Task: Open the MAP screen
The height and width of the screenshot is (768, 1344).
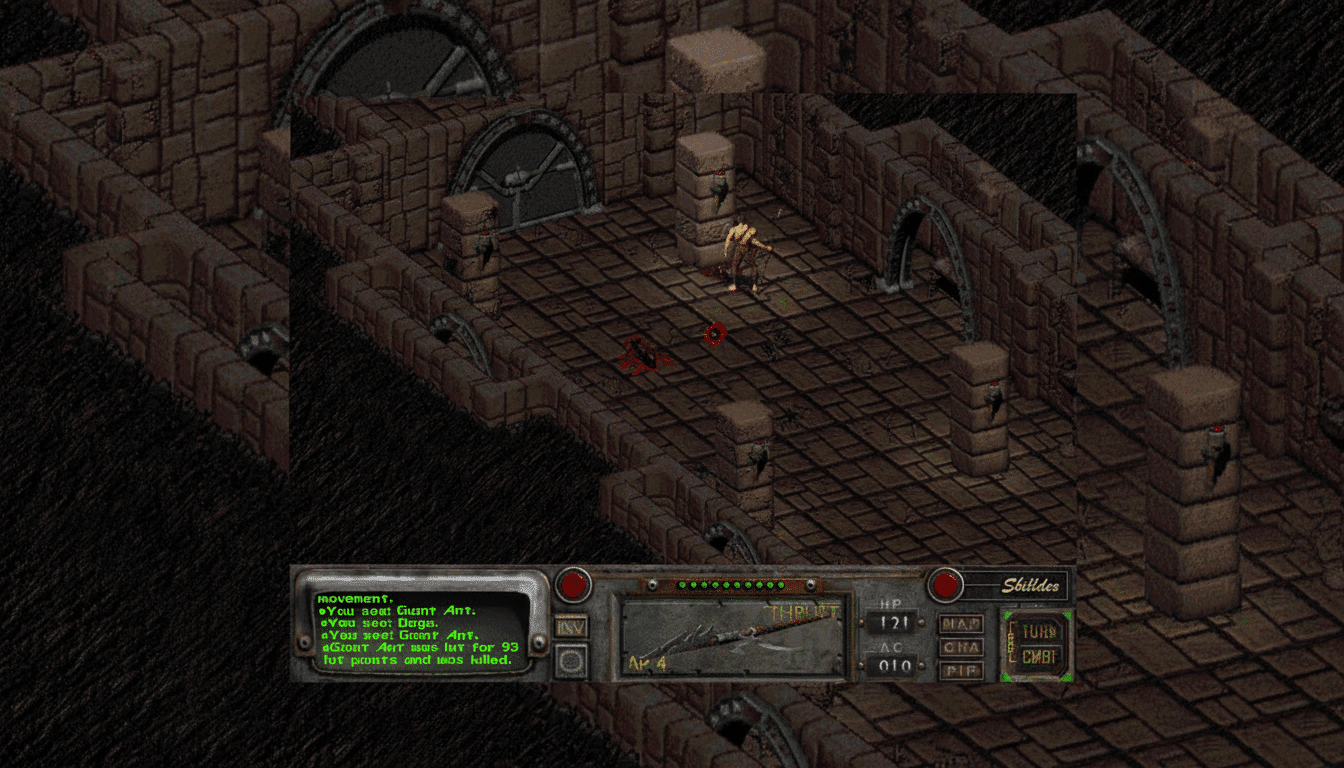Action: click(x=959, y=624)
